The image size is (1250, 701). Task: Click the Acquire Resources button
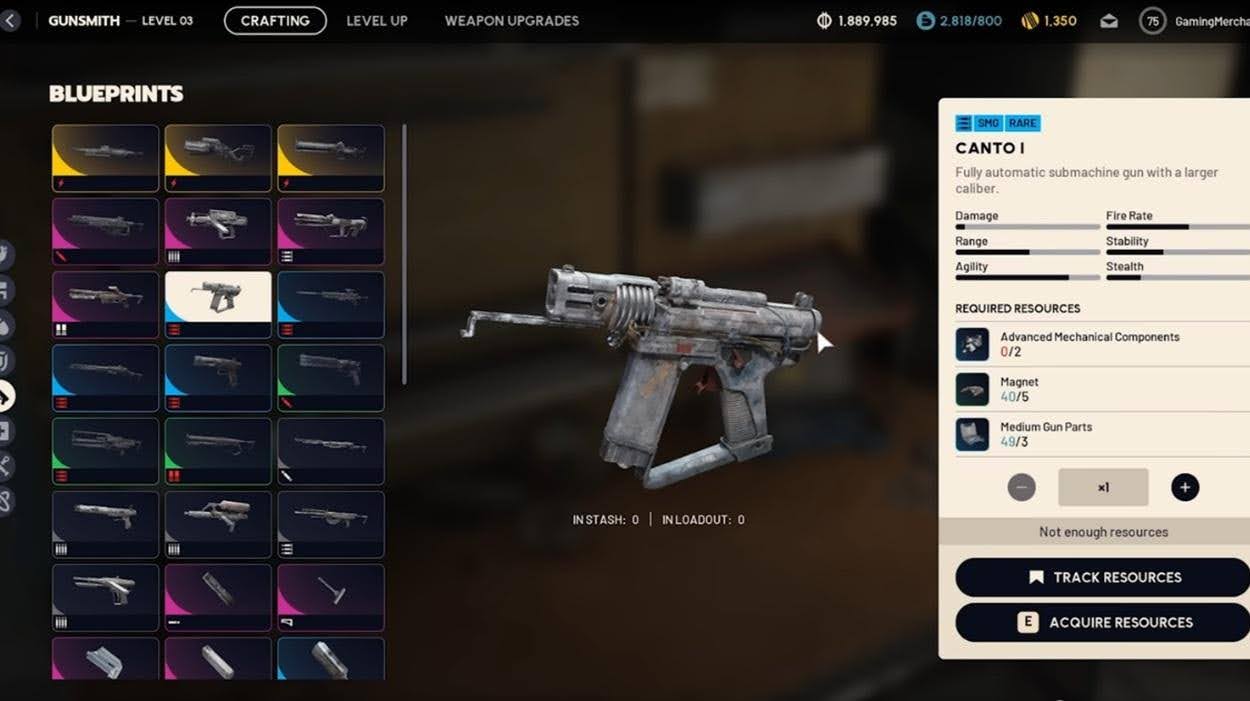(x=1103, y=622)
